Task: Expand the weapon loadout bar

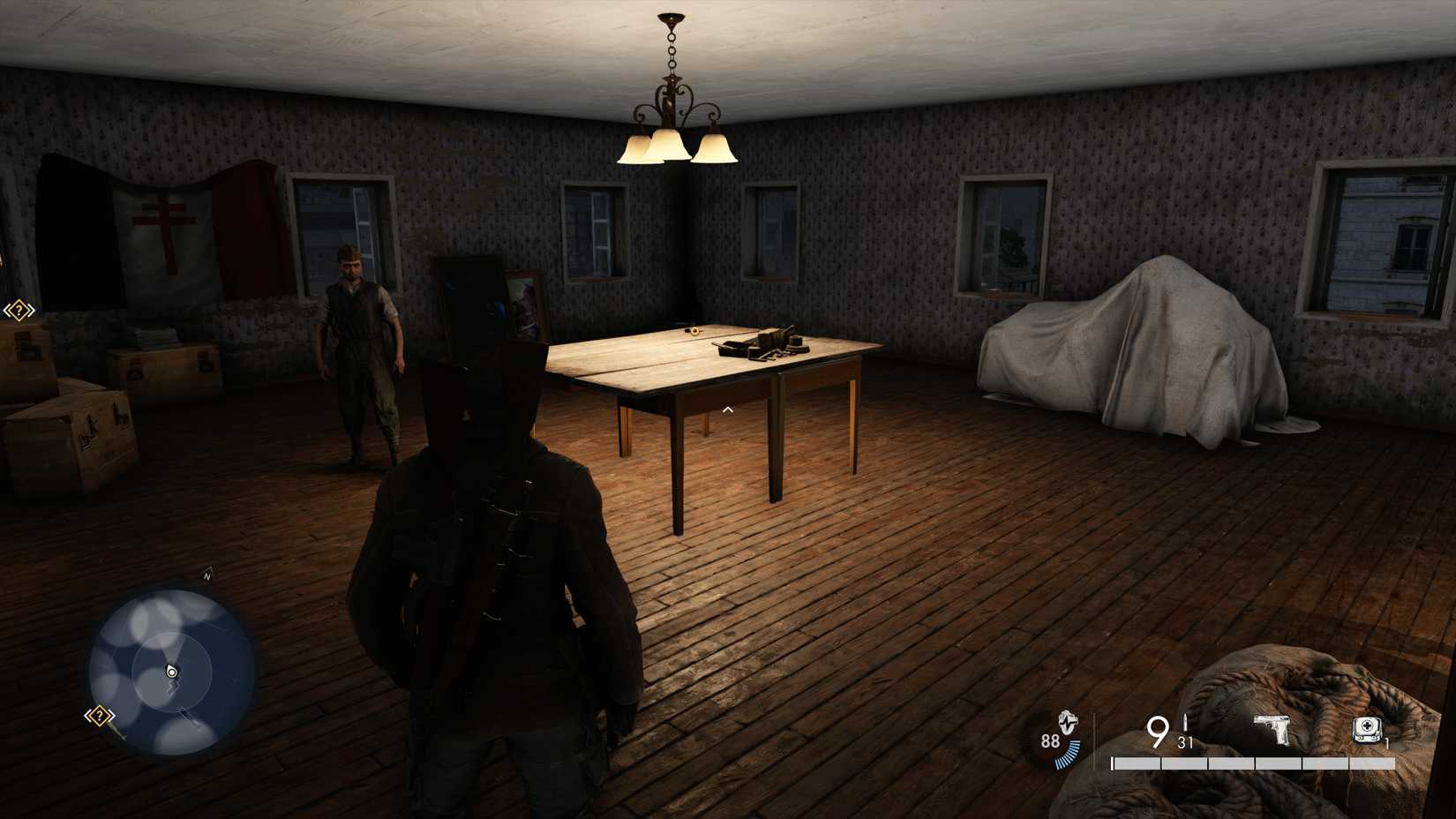Action: [1253, 763]
